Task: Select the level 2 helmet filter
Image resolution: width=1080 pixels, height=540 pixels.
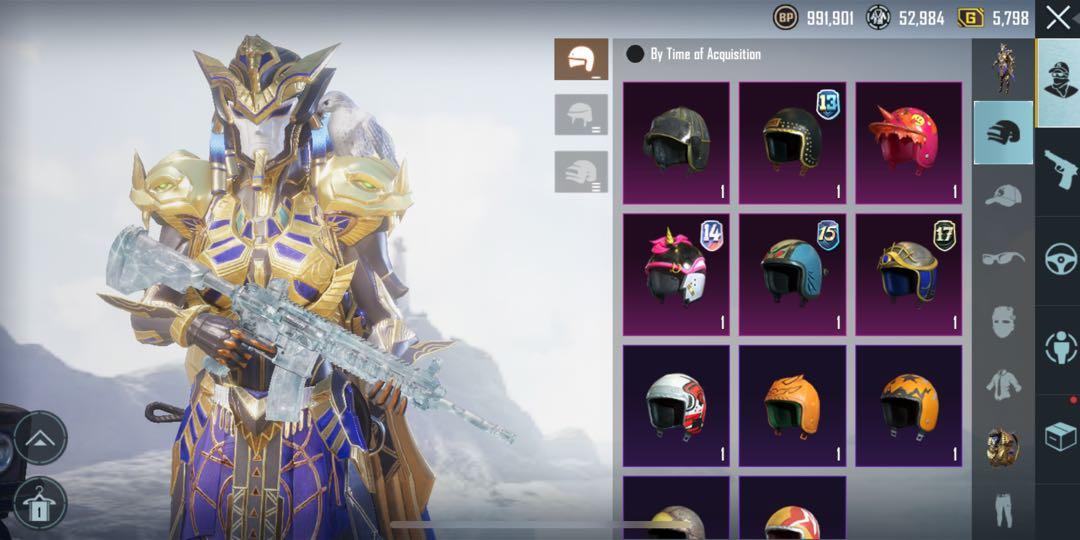Action: 581,115
